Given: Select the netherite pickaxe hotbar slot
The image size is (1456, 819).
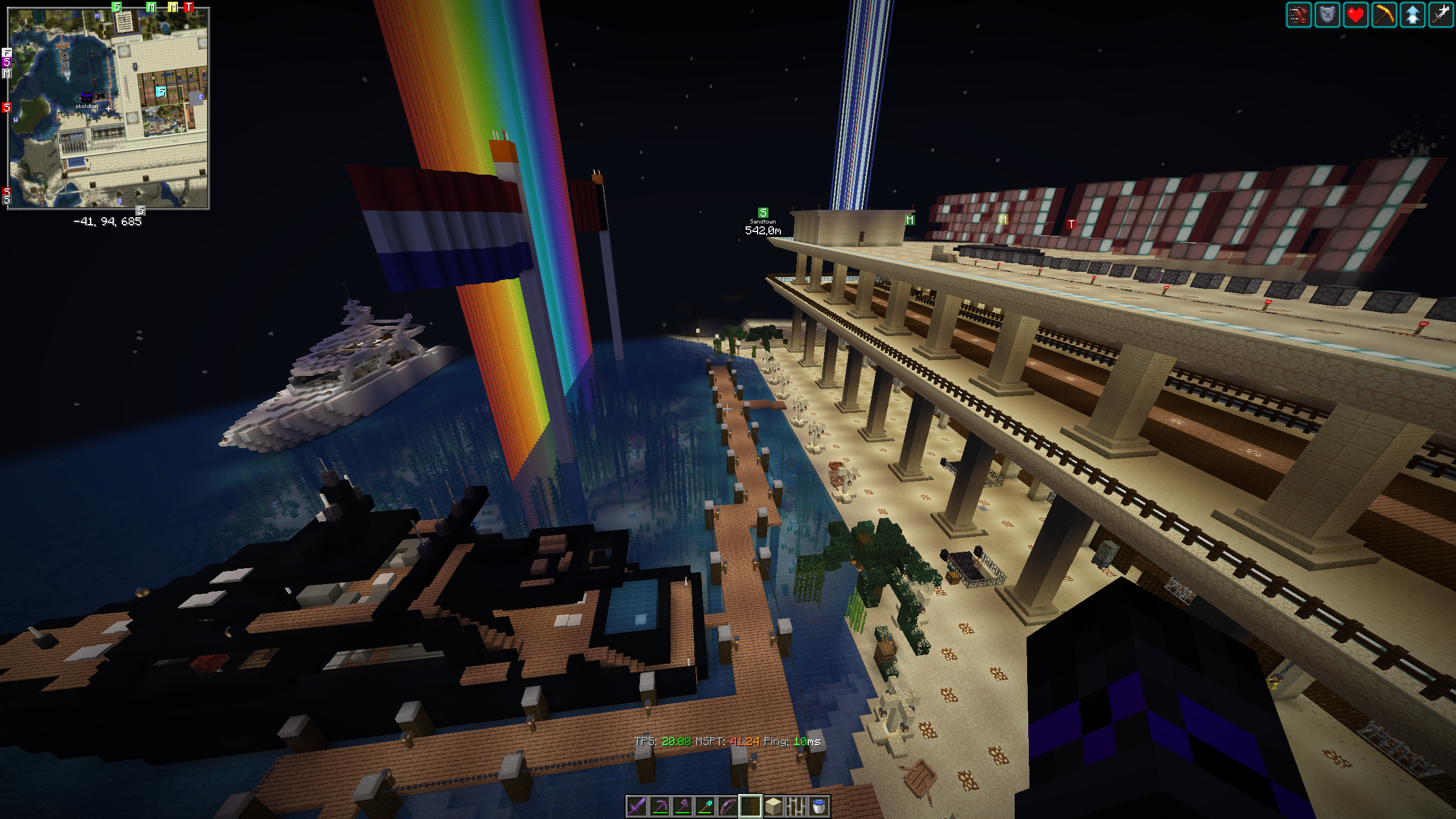Looking at the screenshot, I should tap(659, 806).
